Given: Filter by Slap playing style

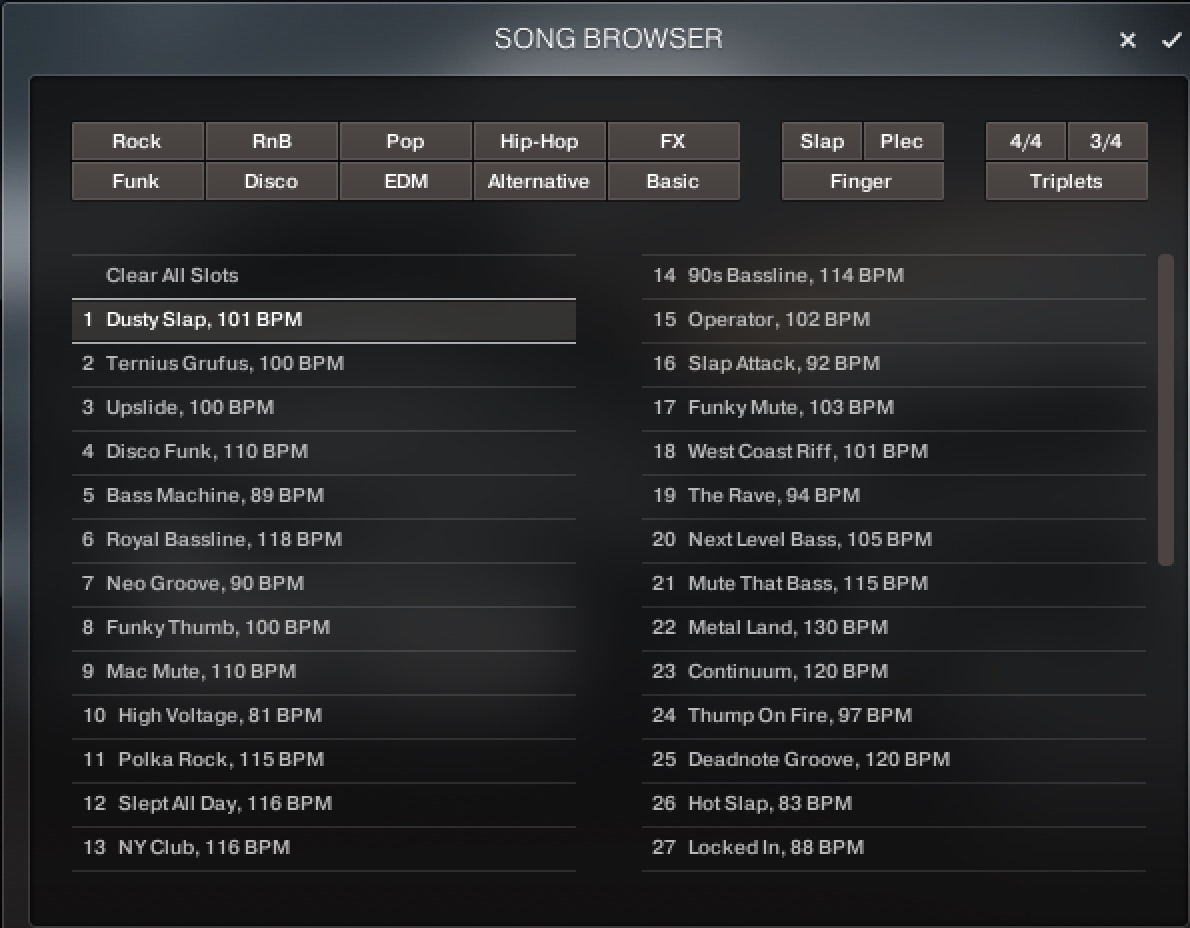Looking at the screenshot, I should coord(821,141).
